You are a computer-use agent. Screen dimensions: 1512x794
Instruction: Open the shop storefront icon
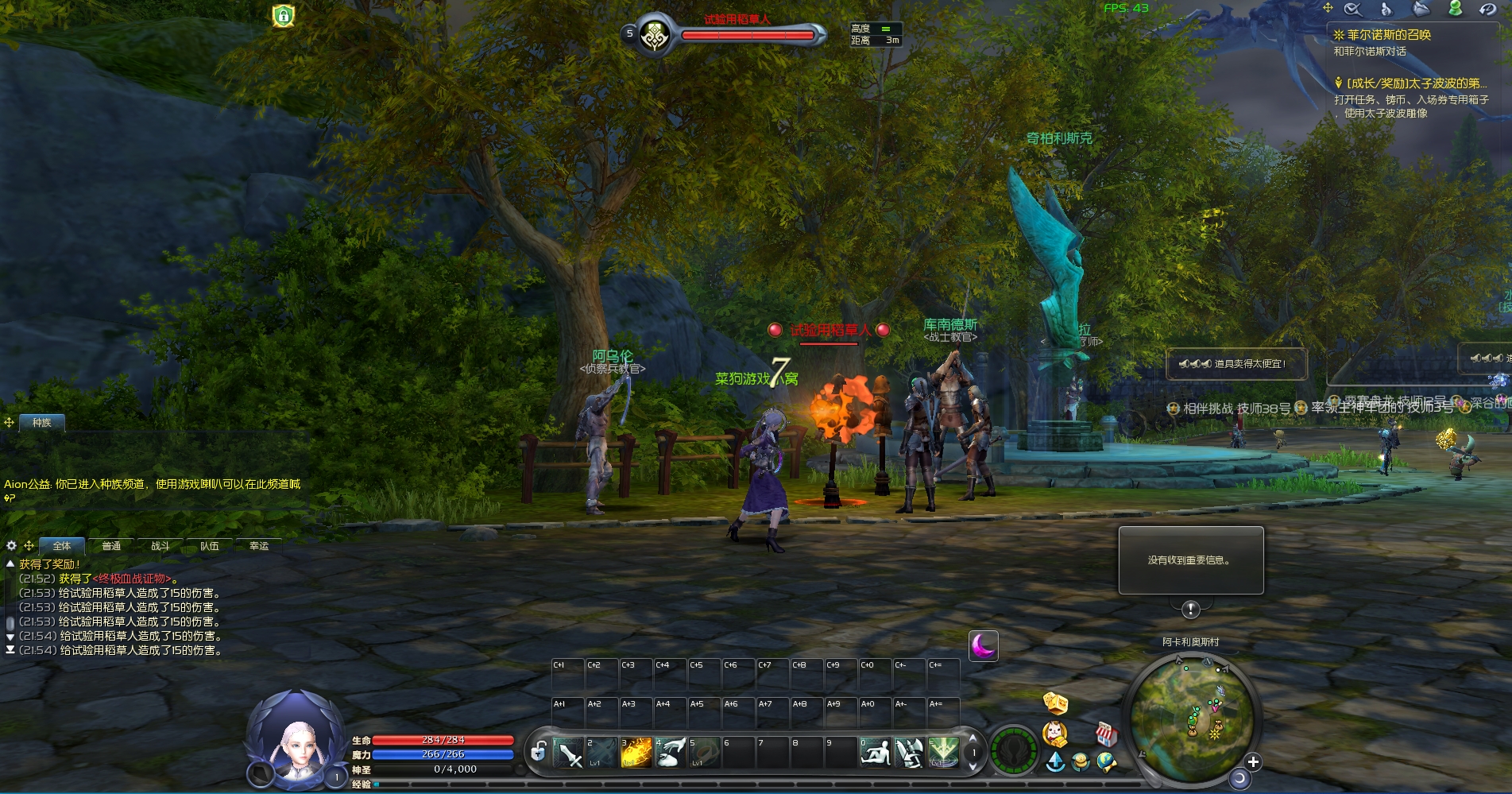pos(1106,734)
